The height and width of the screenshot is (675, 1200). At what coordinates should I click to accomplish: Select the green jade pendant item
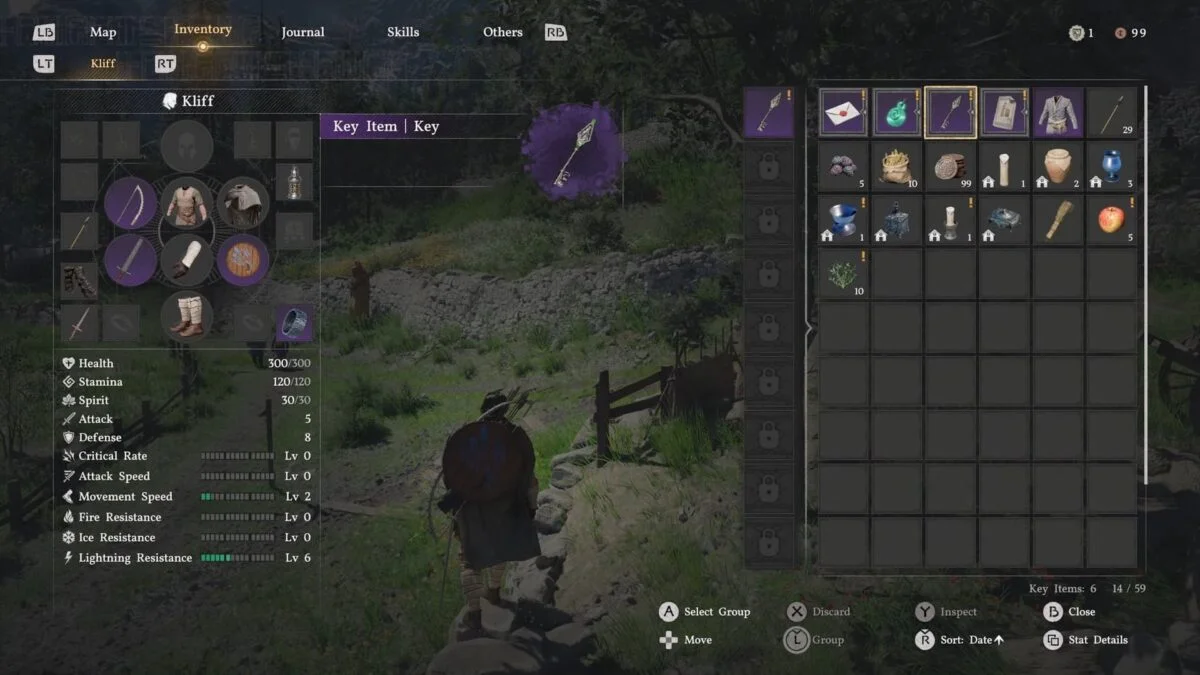[896, 112]
